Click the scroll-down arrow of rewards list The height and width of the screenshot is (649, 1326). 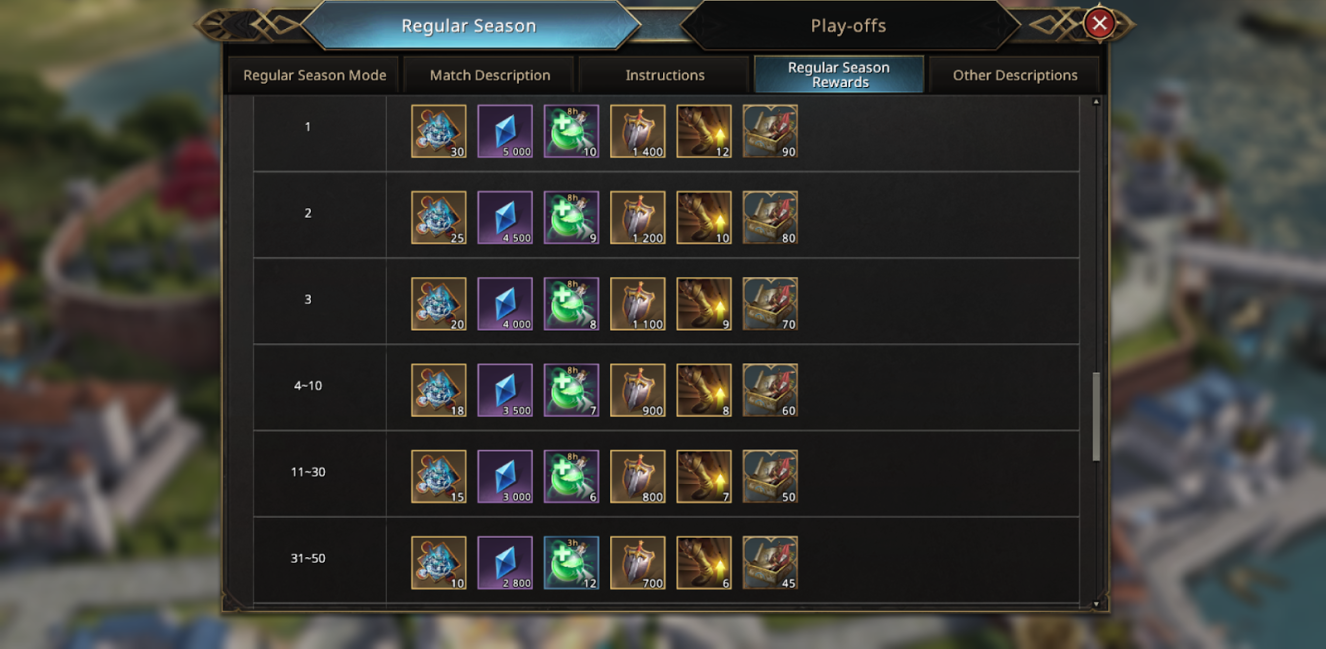coord(1096,604)
